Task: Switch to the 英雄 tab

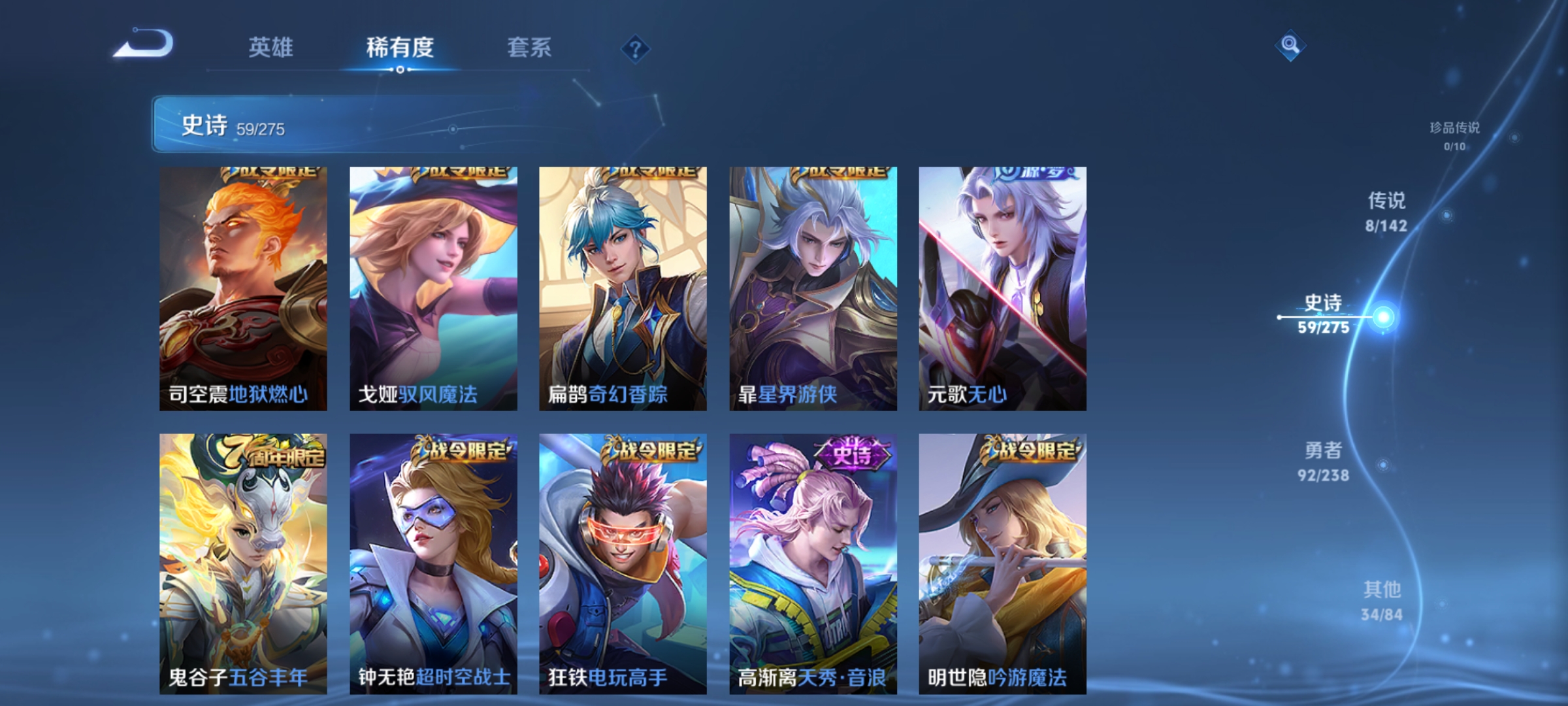Action: [272, 47]
